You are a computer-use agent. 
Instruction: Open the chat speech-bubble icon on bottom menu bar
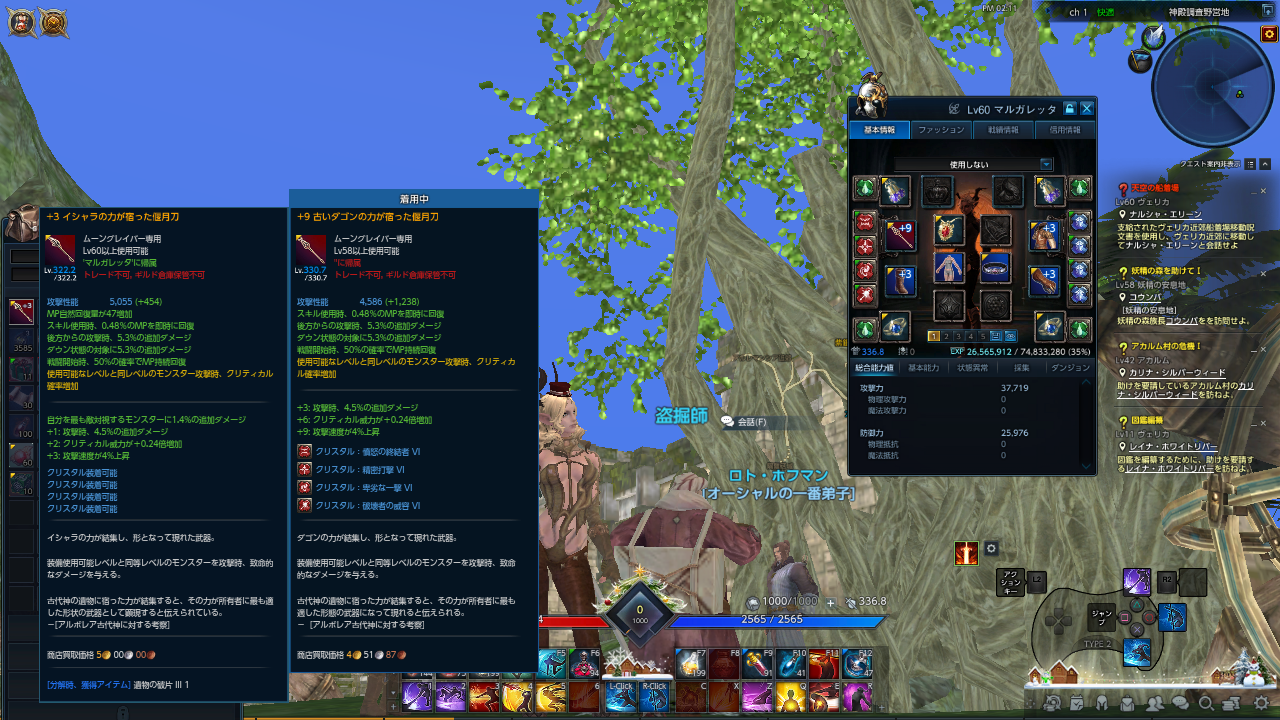pyautogui.click(x=1180, y=703)
